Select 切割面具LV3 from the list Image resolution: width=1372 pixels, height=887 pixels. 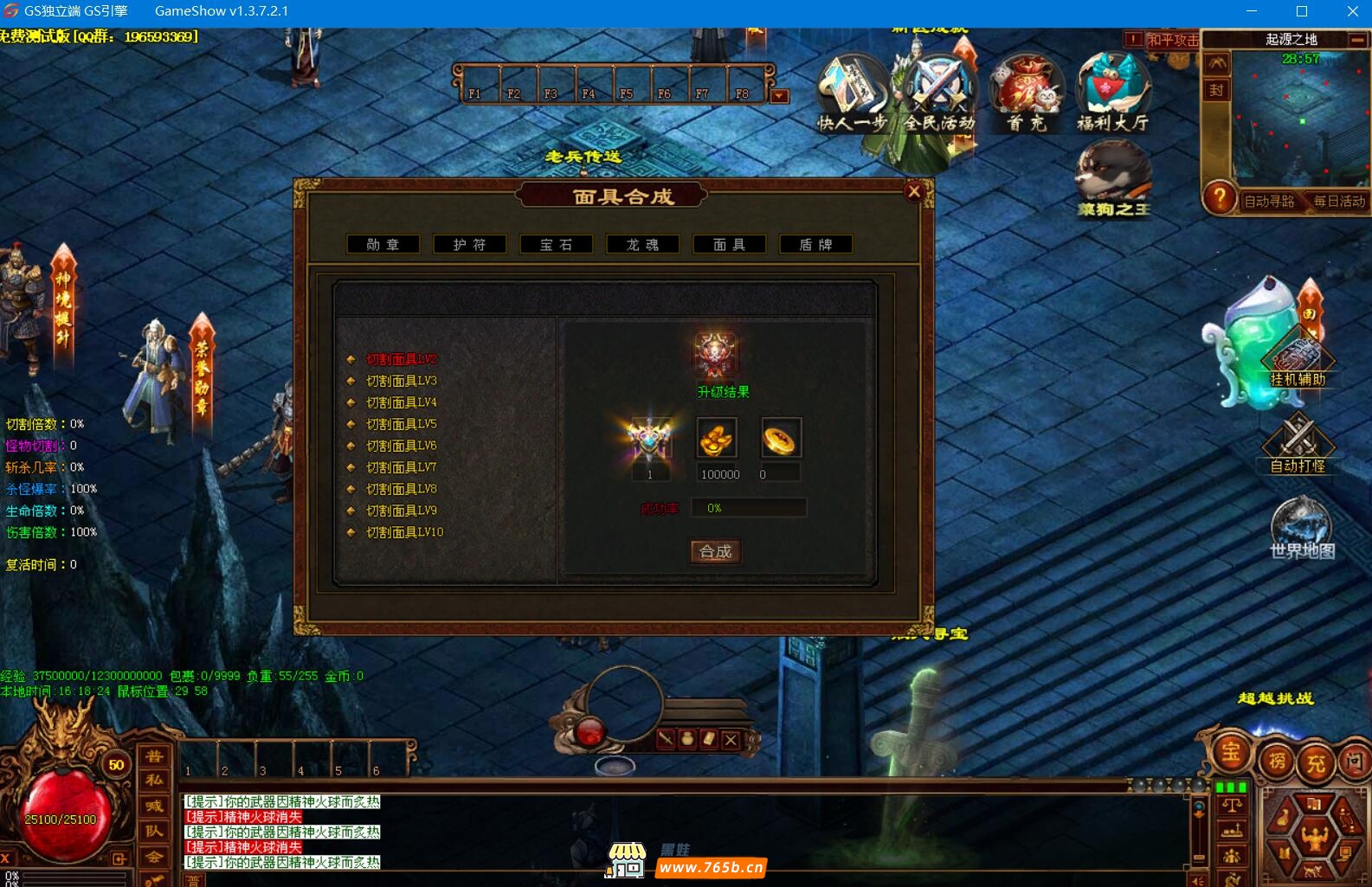(401, 381)
